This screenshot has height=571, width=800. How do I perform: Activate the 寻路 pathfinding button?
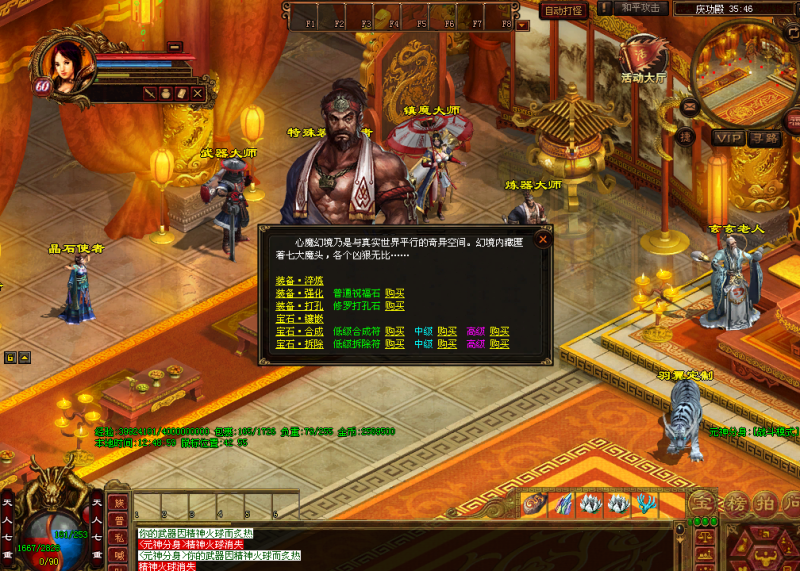(x=765, y=138)
